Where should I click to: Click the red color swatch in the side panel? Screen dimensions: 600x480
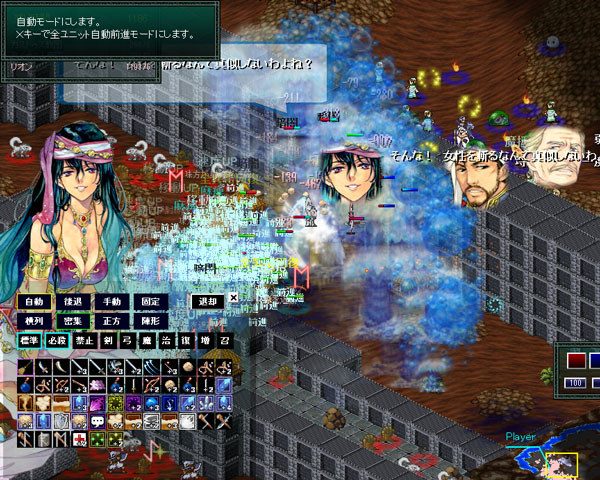click(x=576, y=361)
